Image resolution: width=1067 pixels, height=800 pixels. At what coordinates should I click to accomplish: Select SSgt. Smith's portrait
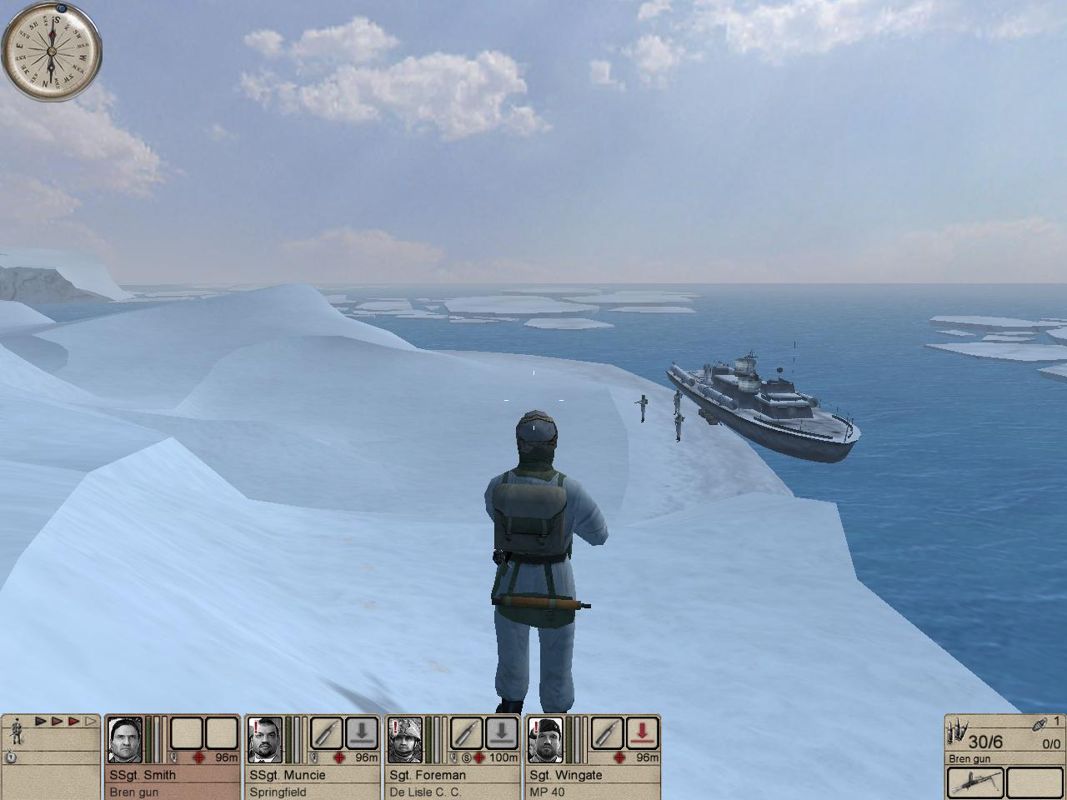(x=125, y=741)
